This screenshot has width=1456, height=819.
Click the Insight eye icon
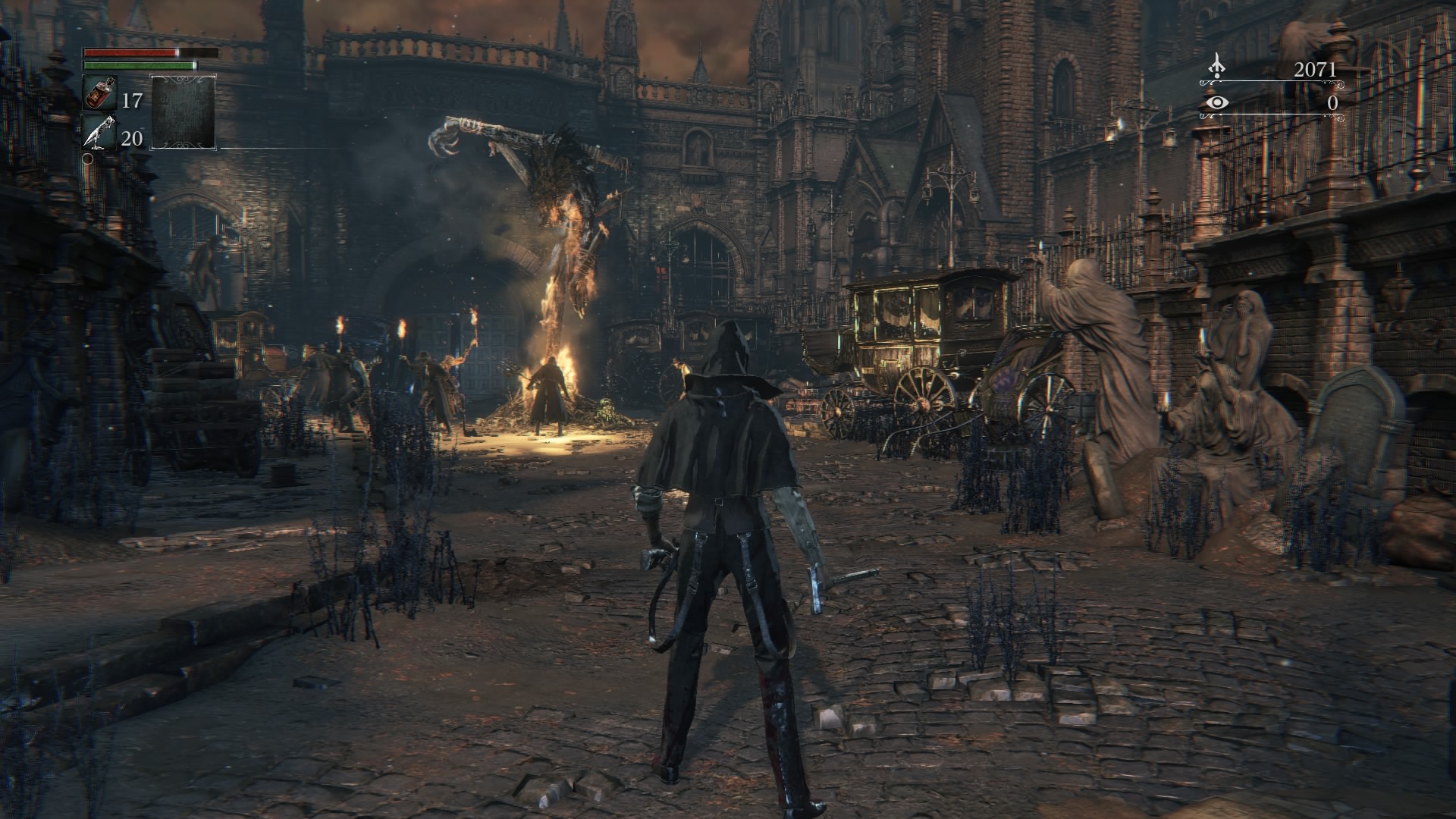(1217, 102)
